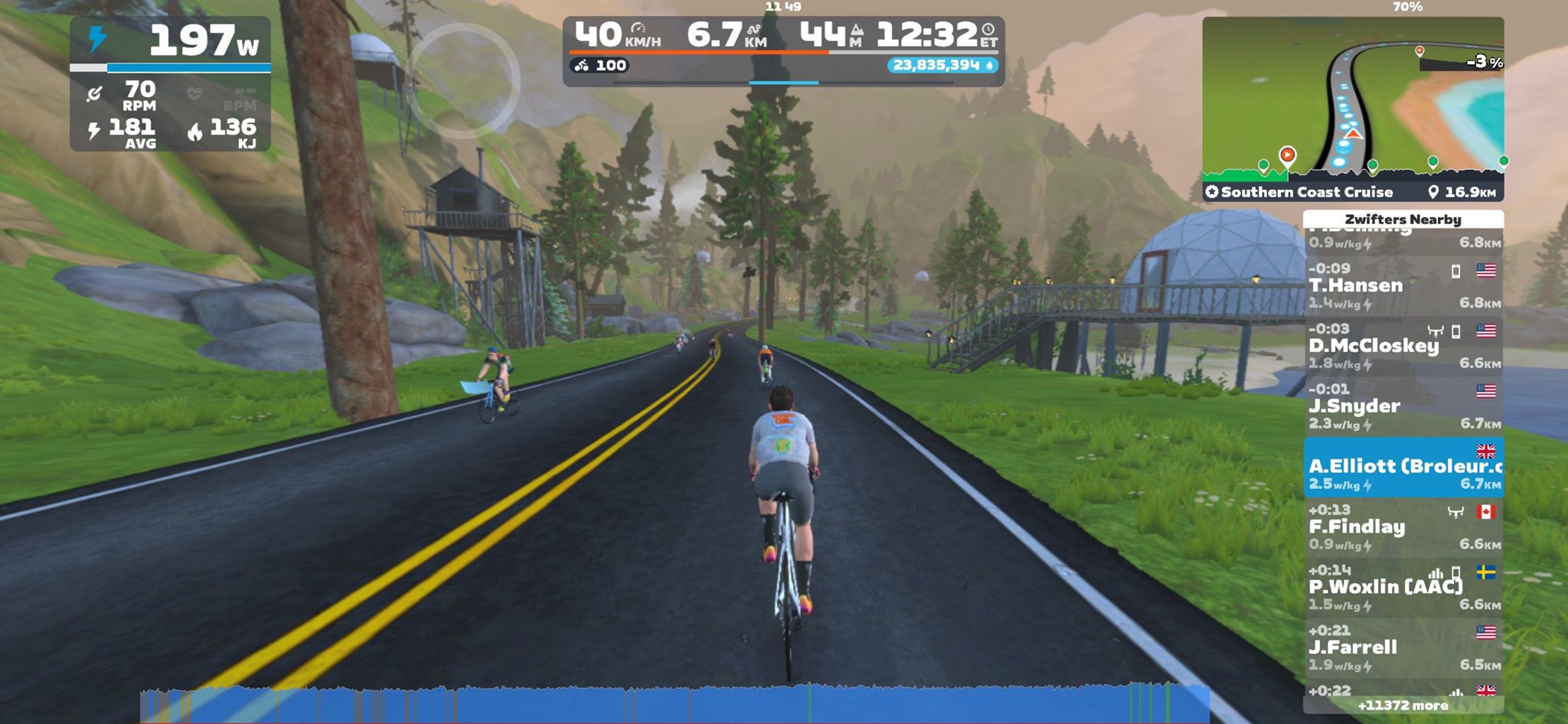Click the blue power graph strip

pos(674,704)
